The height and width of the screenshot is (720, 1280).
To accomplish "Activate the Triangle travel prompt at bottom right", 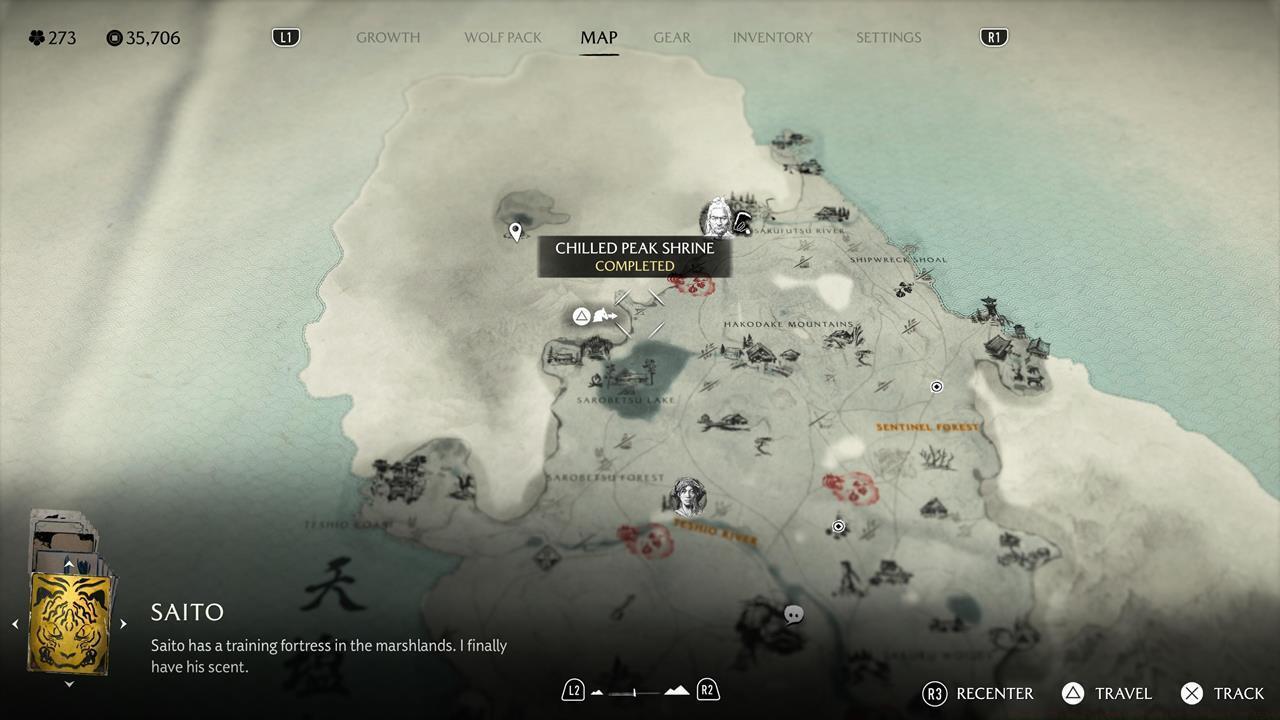I will 1073,693.
